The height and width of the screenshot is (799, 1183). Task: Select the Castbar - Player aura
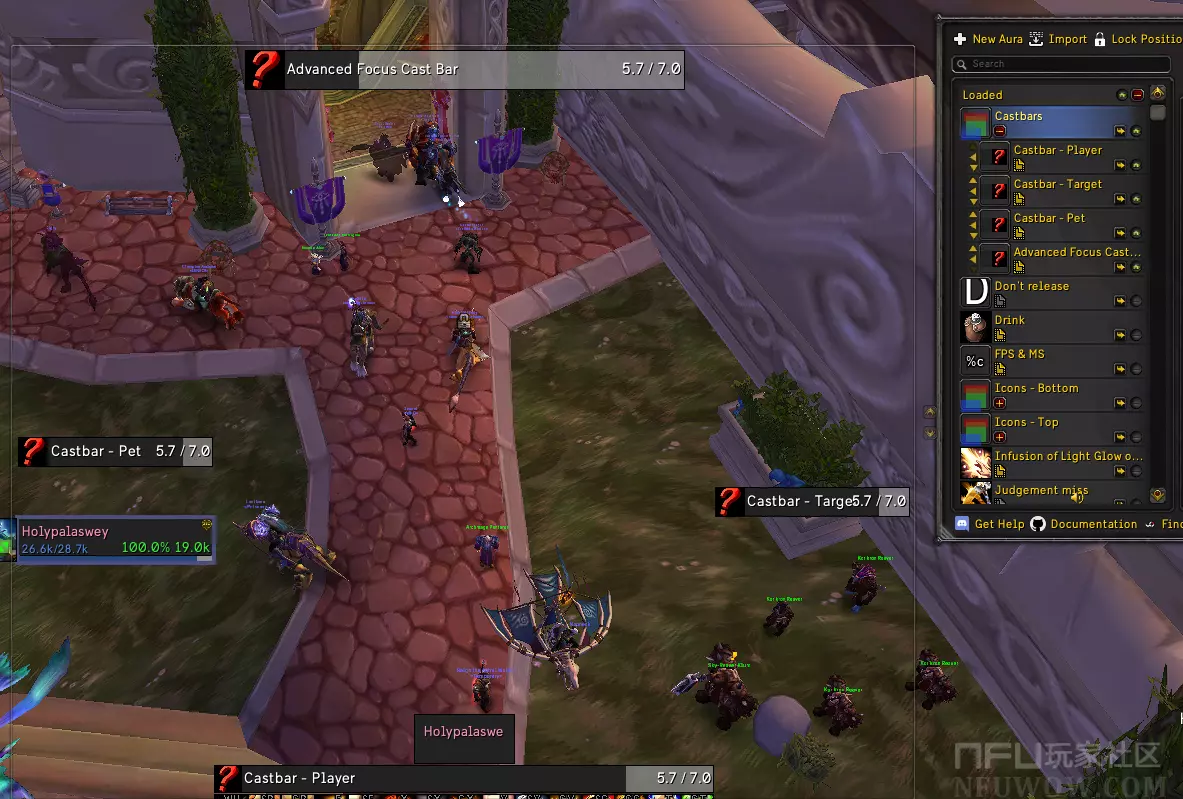tap(1058, 151)
